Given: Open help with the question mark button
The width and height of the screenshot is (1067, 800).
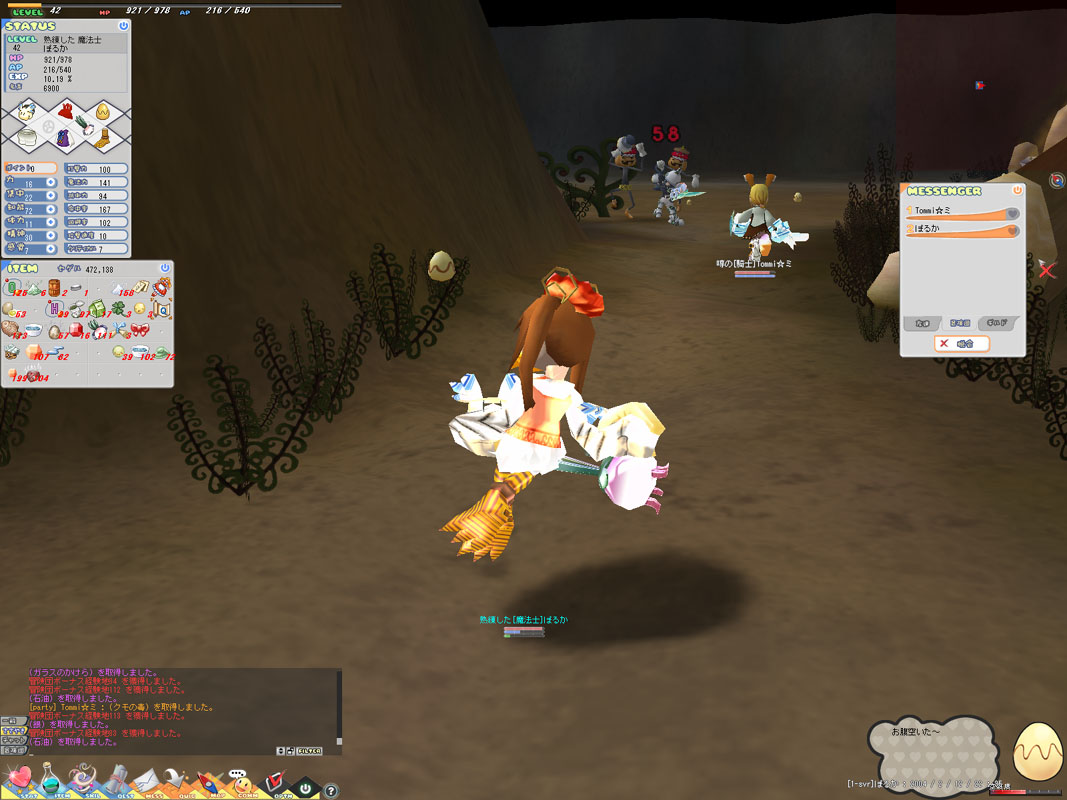Looking at the screenshot, I should [x=331, y=791].
